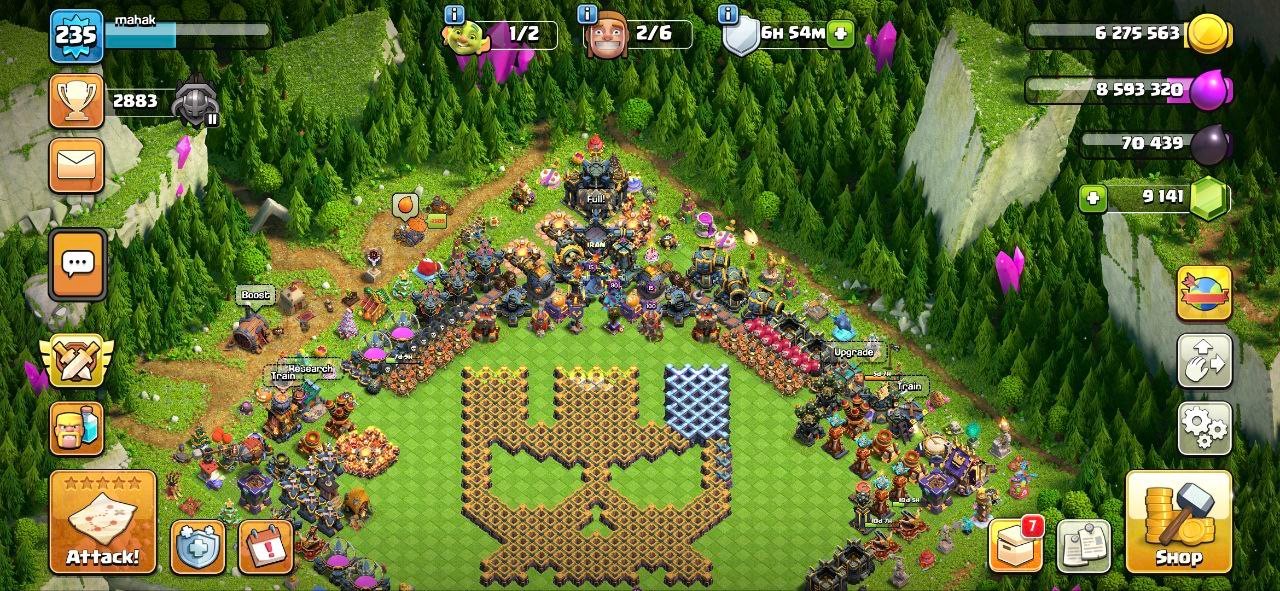Tap the Attack! button
The image size is (1280, 591).
tap(103, 522)
